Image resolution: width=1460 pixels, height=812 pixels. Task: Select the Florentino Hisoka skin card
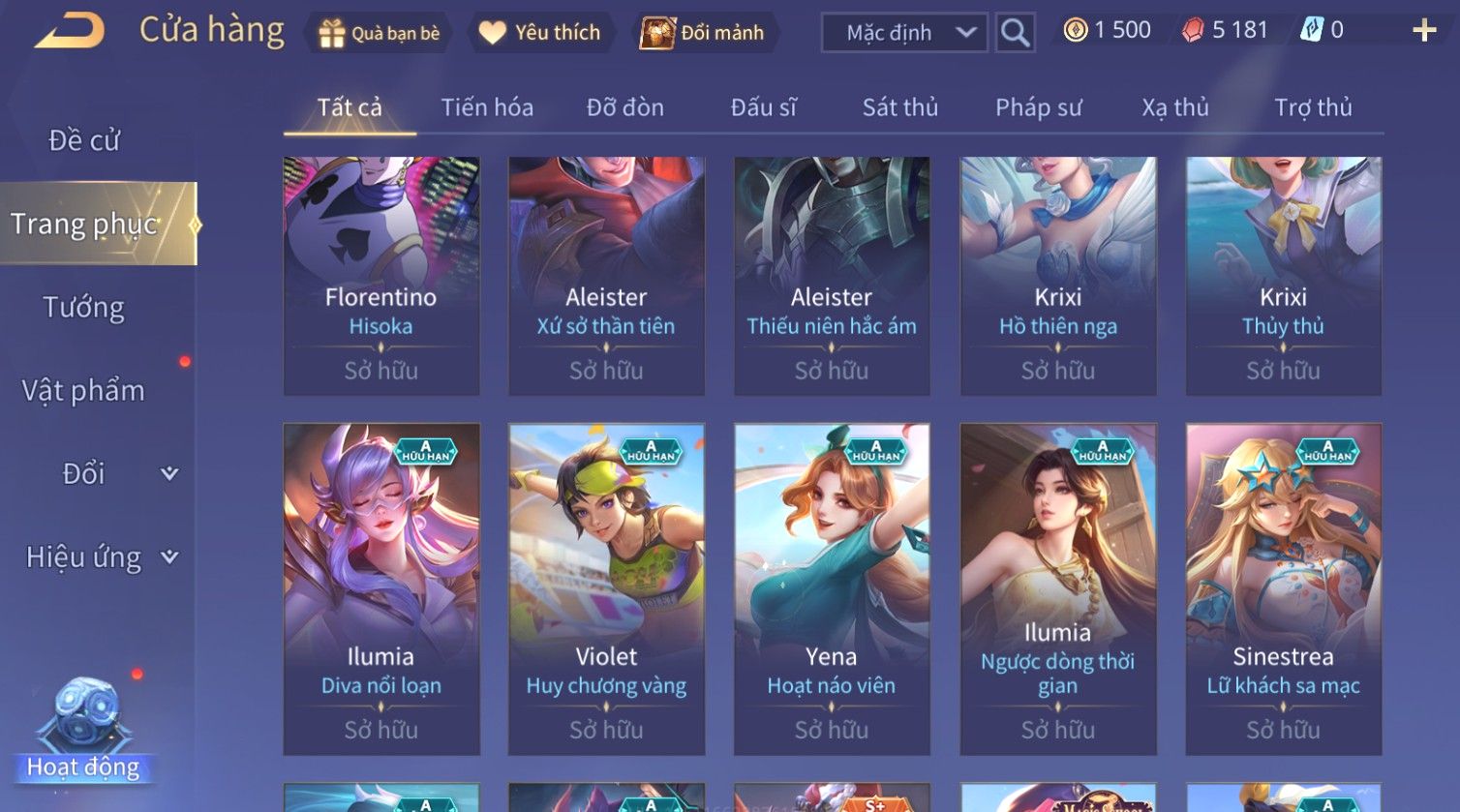380,276
